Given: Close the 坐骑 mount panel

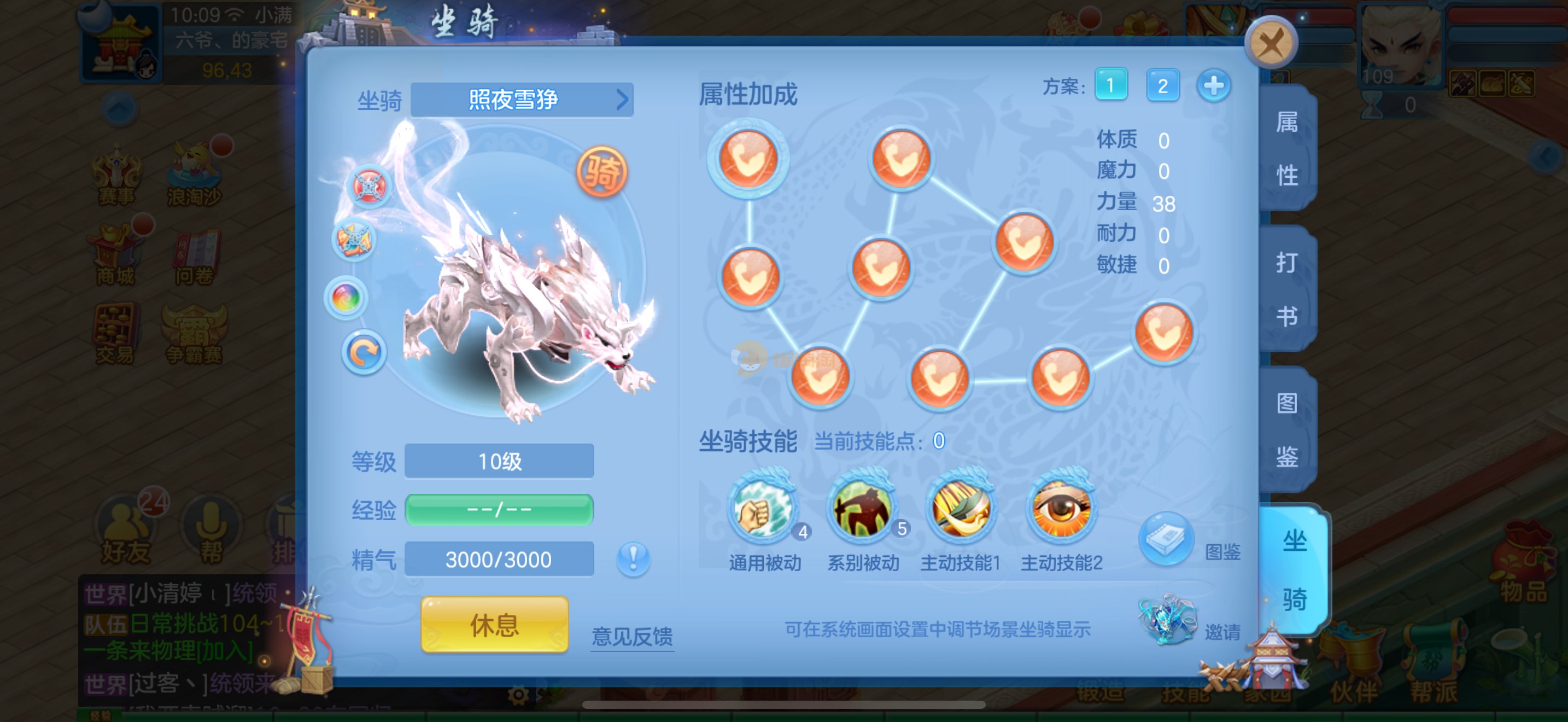Looking at the screenshot, I should [1271, 43].
